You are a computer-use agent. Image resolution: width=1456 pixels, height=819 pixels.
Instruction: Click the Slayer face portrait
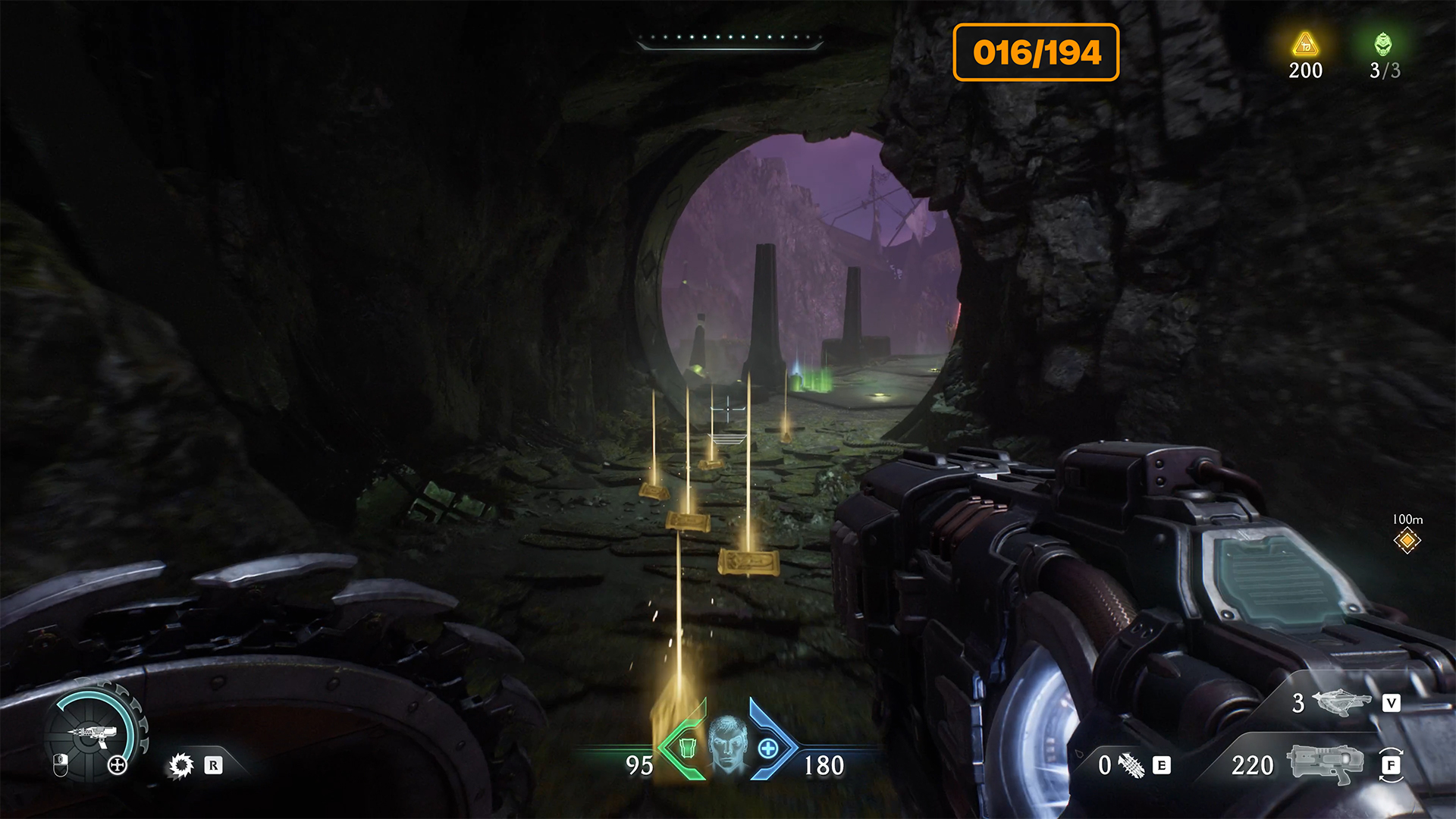(728, 745)
